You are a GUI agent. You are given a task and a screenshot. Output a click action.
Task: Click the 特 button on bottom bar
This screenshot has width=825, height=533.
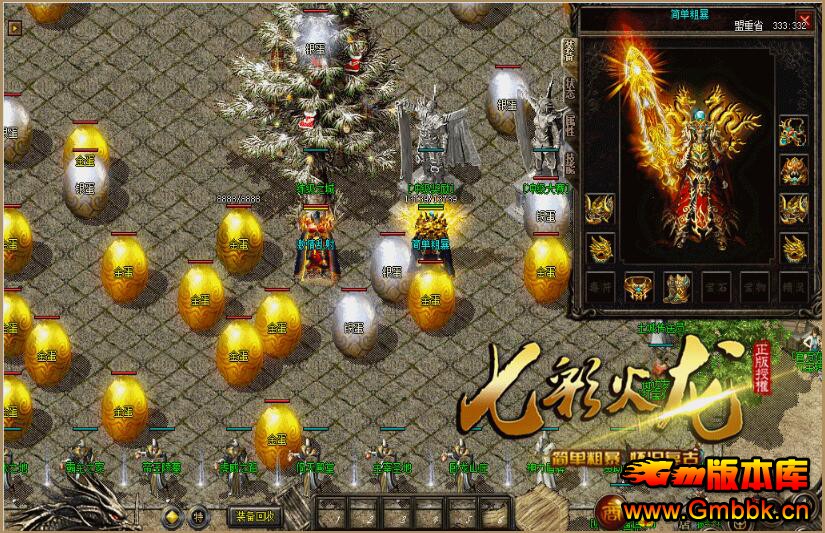click(198, 517)
